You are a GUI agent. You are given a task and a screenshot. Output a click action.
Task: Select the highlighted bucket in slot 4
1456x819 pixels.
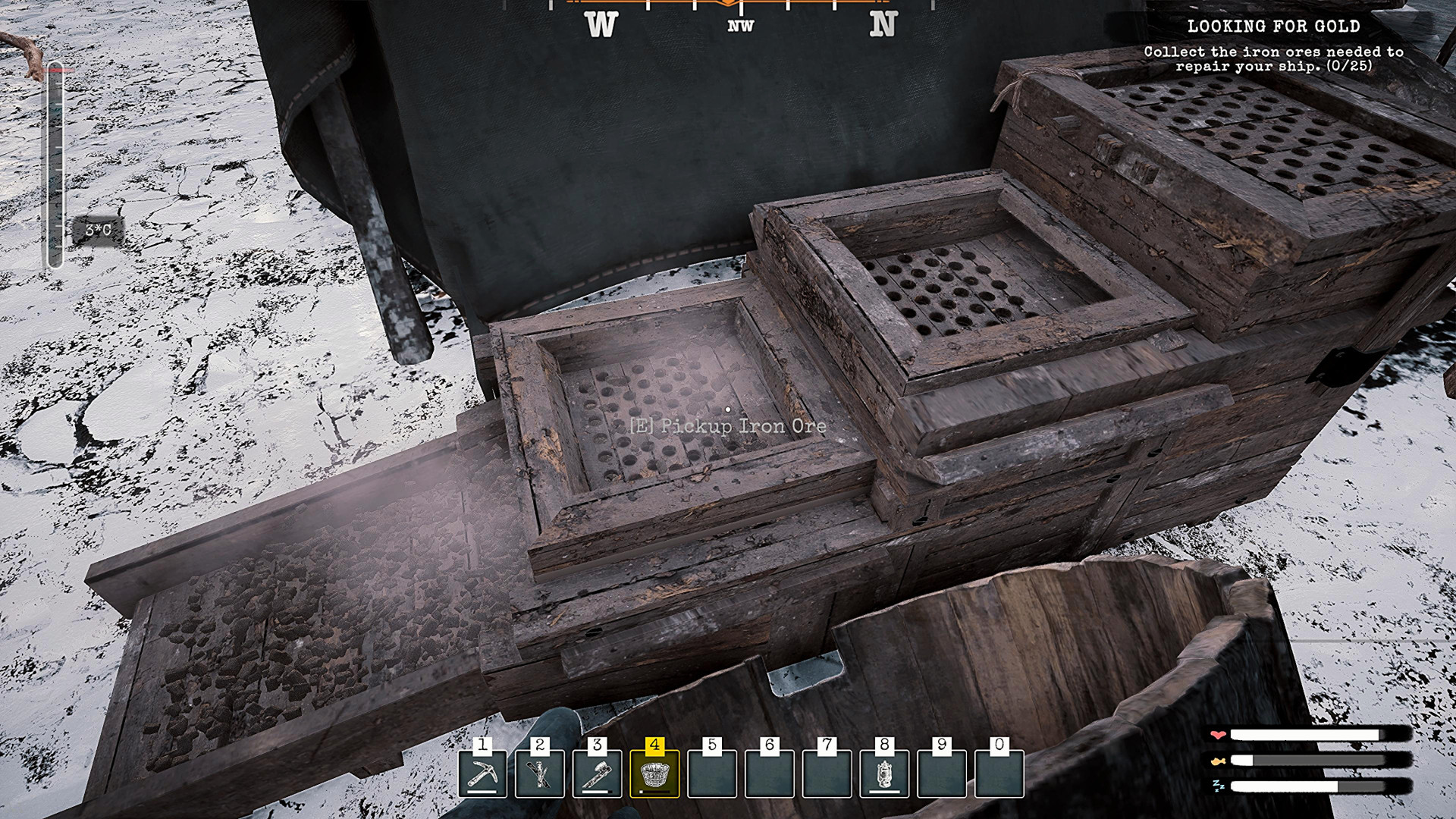[x=654, y=774]
